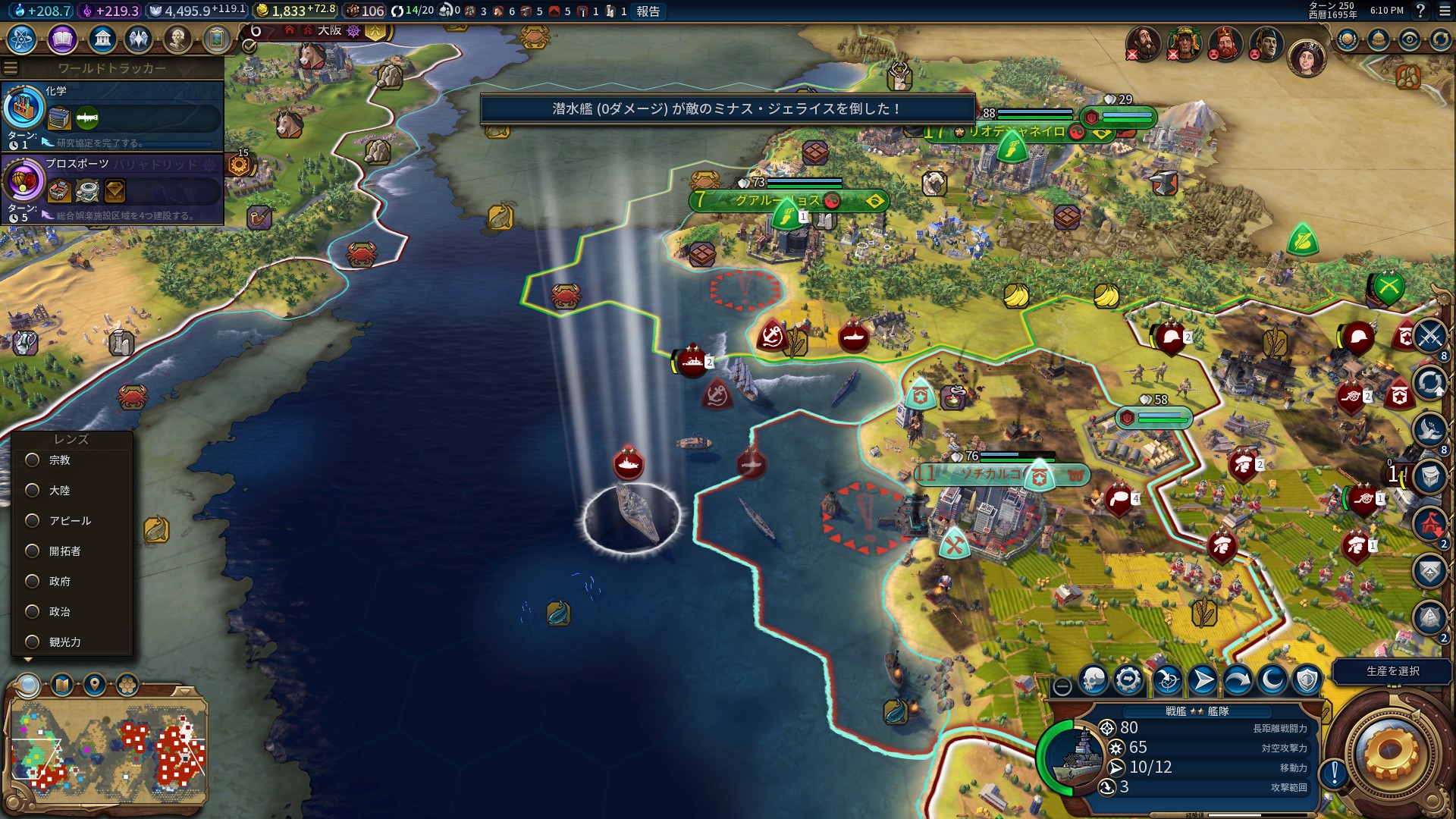Open the government screen (columned building icon)
The width and height of the screenshot is (1456, 819).
[x=102, y=39]
